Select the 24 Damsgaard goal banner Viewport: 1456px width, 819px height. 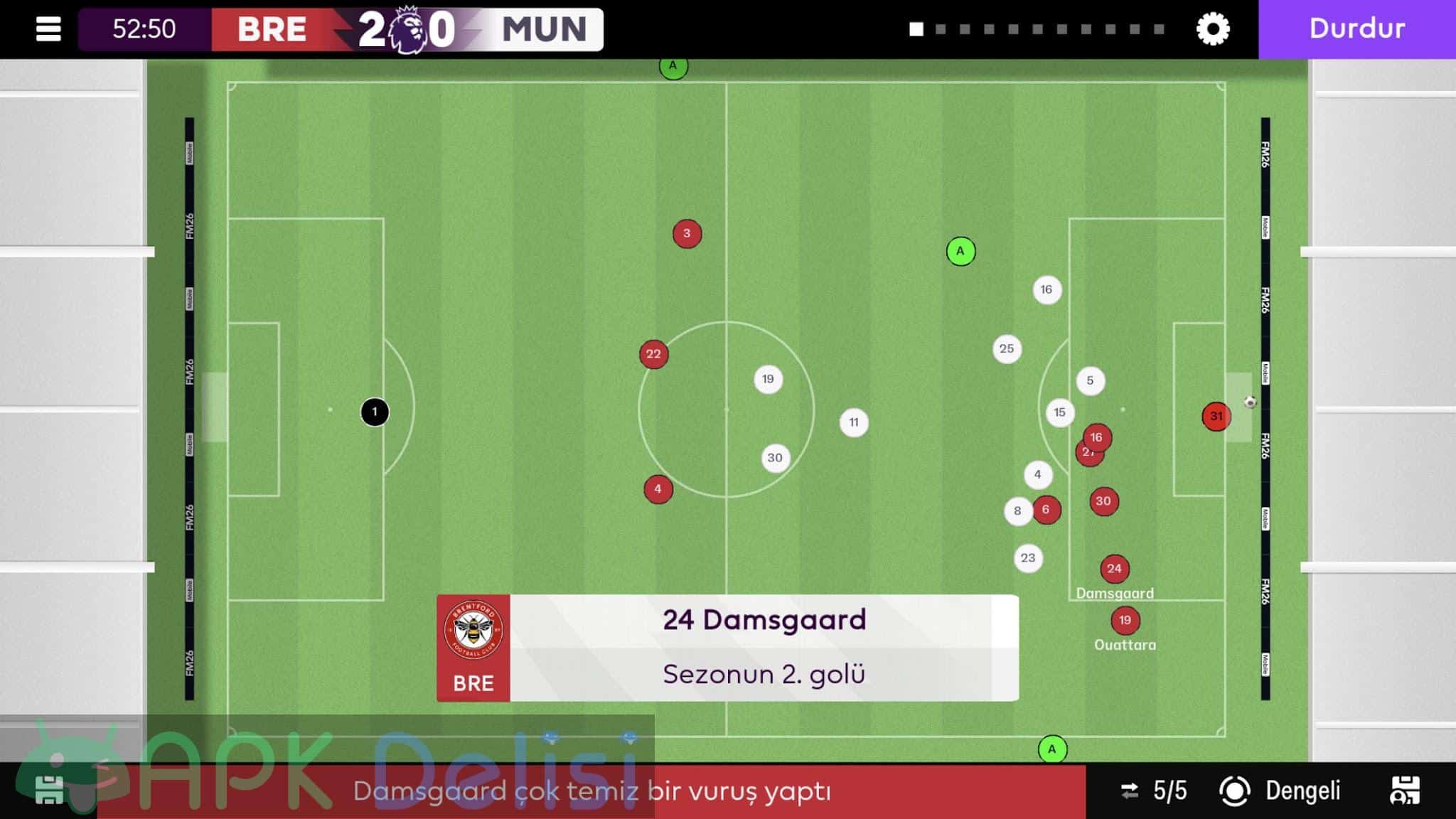pyautogui.click(x=727, y=648)
